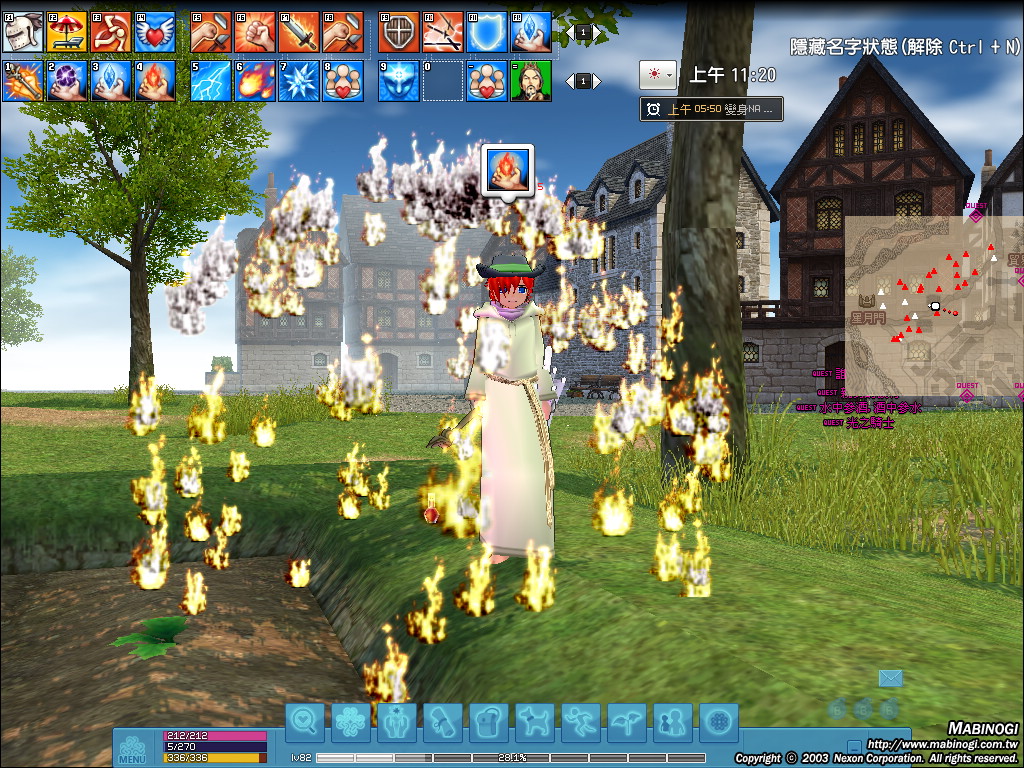
Task: Use the Rest beach umbrella skill
Action: [x=66, y=32]
